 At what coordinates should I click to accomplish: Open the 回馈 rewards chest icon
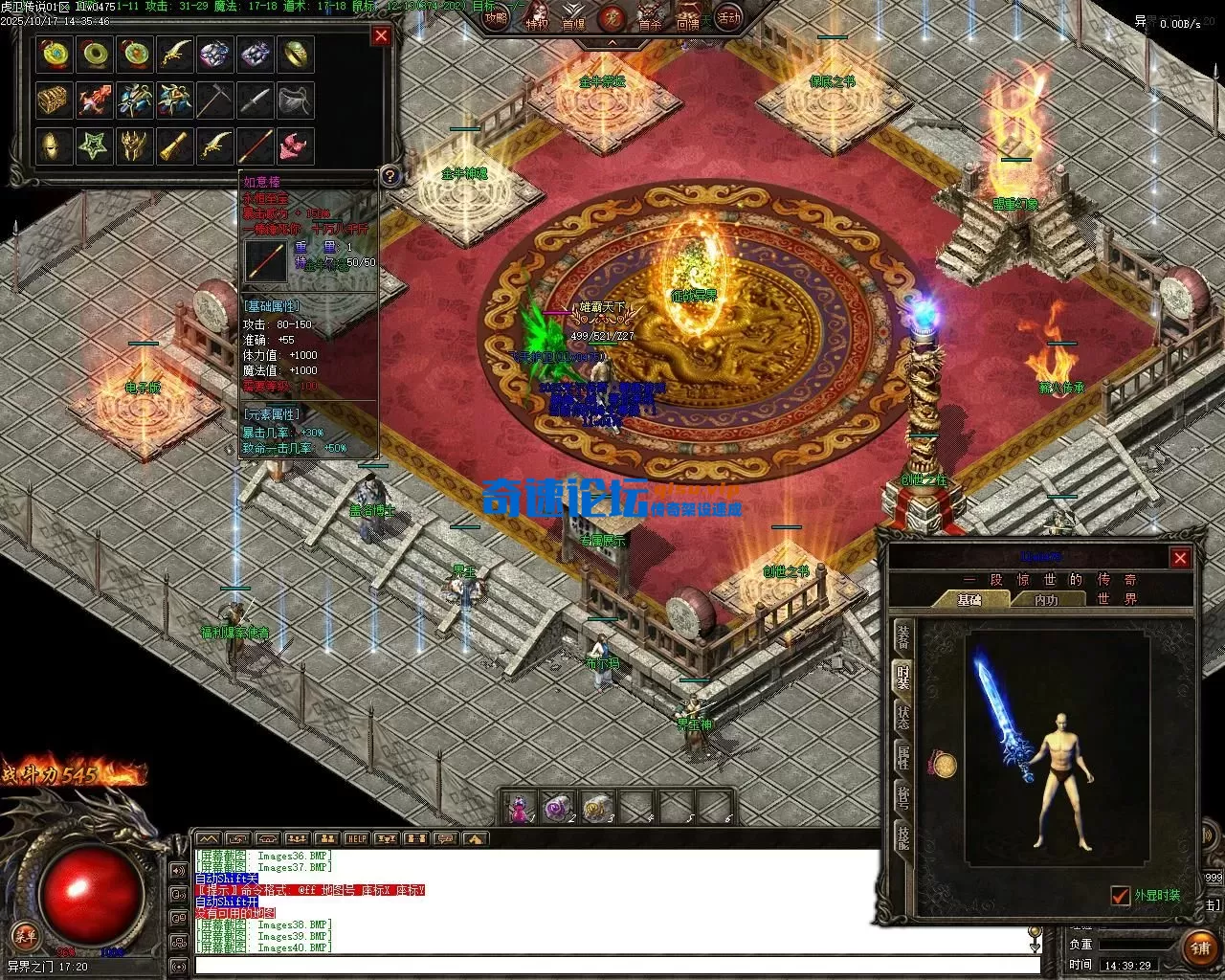click(688, 19)
